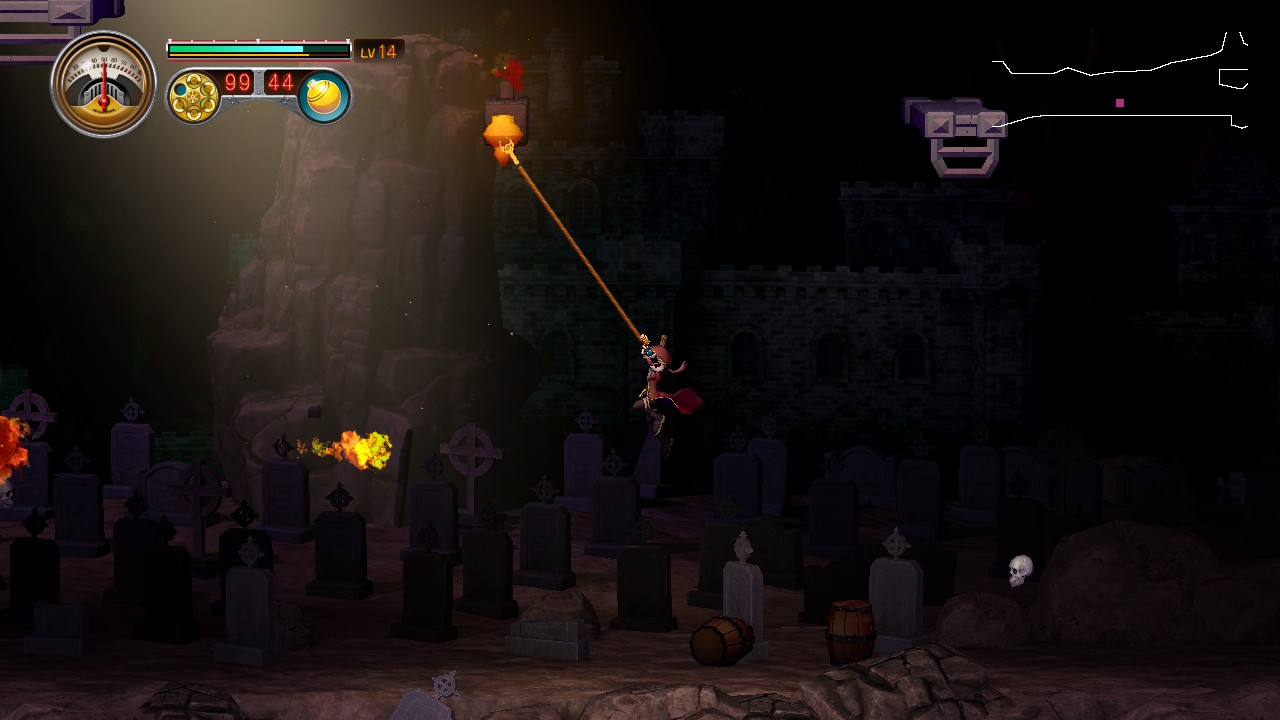Select the revolver cylinder ammo icon
Viewport: 1280px width, 720px height.
pyautogui.click(x=192, y=97)
